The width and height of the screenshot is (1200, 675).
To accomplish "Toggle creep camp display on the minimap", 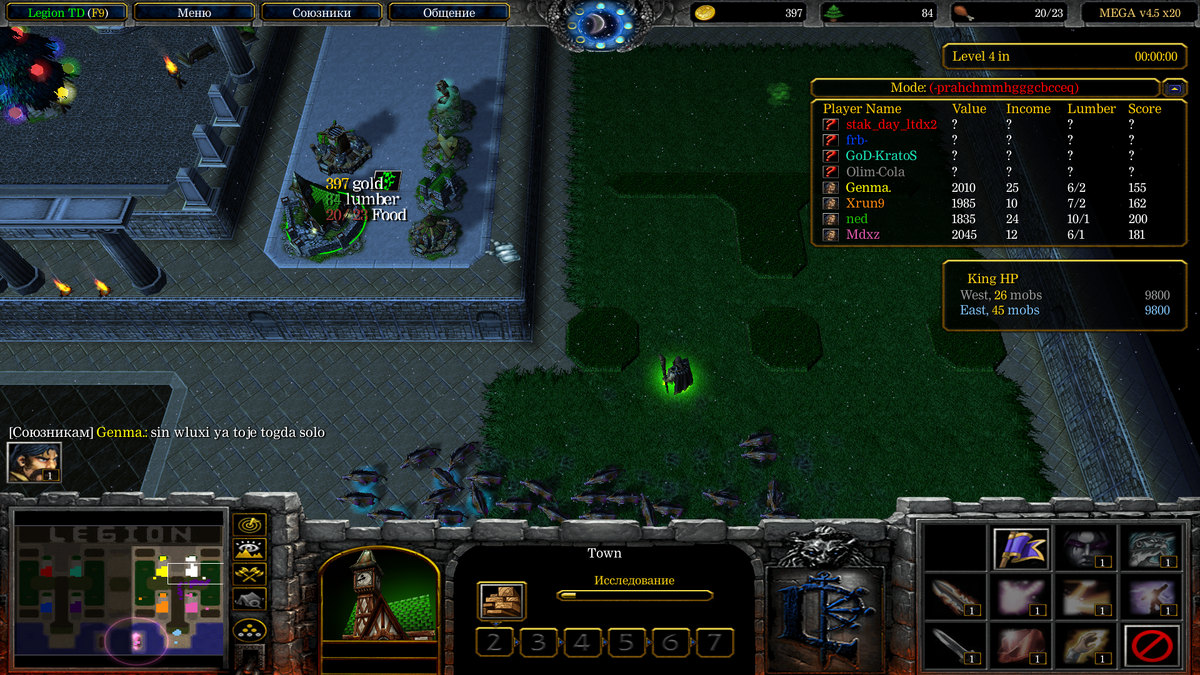I will pyautogui.click(x=249, y=599).
